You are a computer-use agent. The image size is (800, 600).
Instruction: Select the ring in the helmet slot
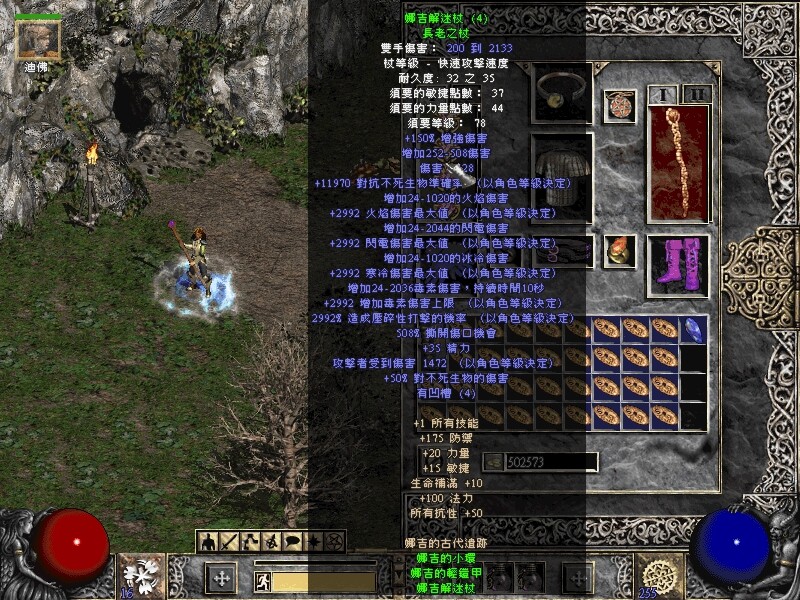point(561,94)
